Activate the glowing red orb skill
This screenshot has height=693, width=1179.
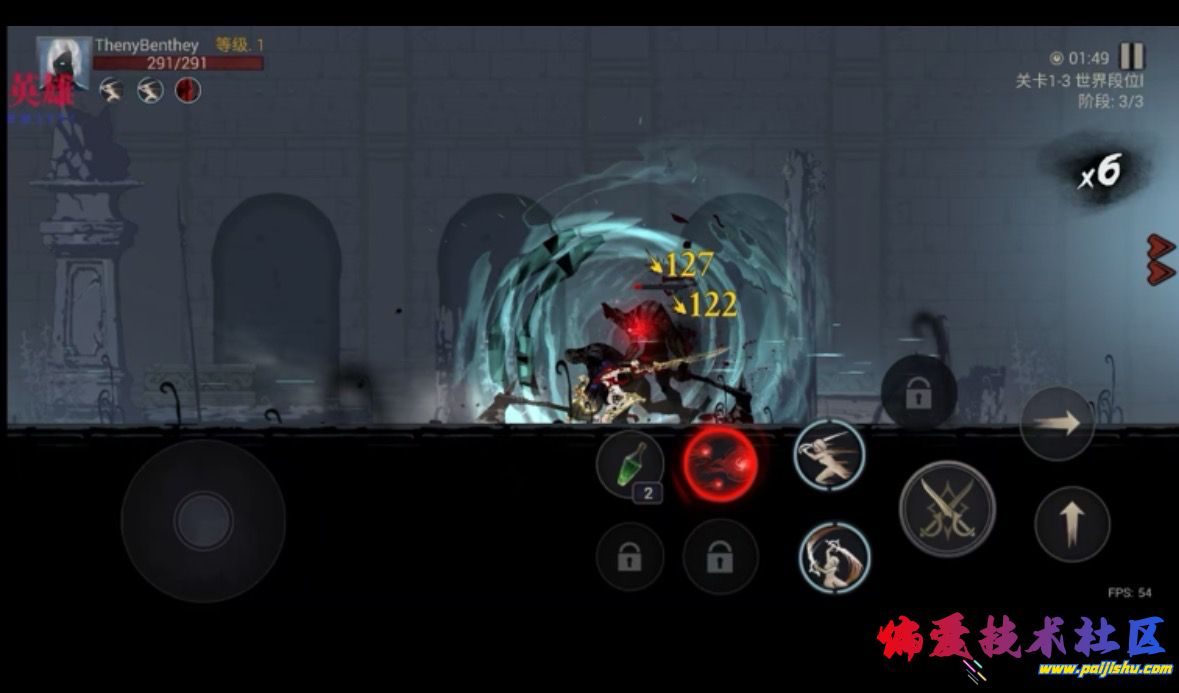click(720, 465)
